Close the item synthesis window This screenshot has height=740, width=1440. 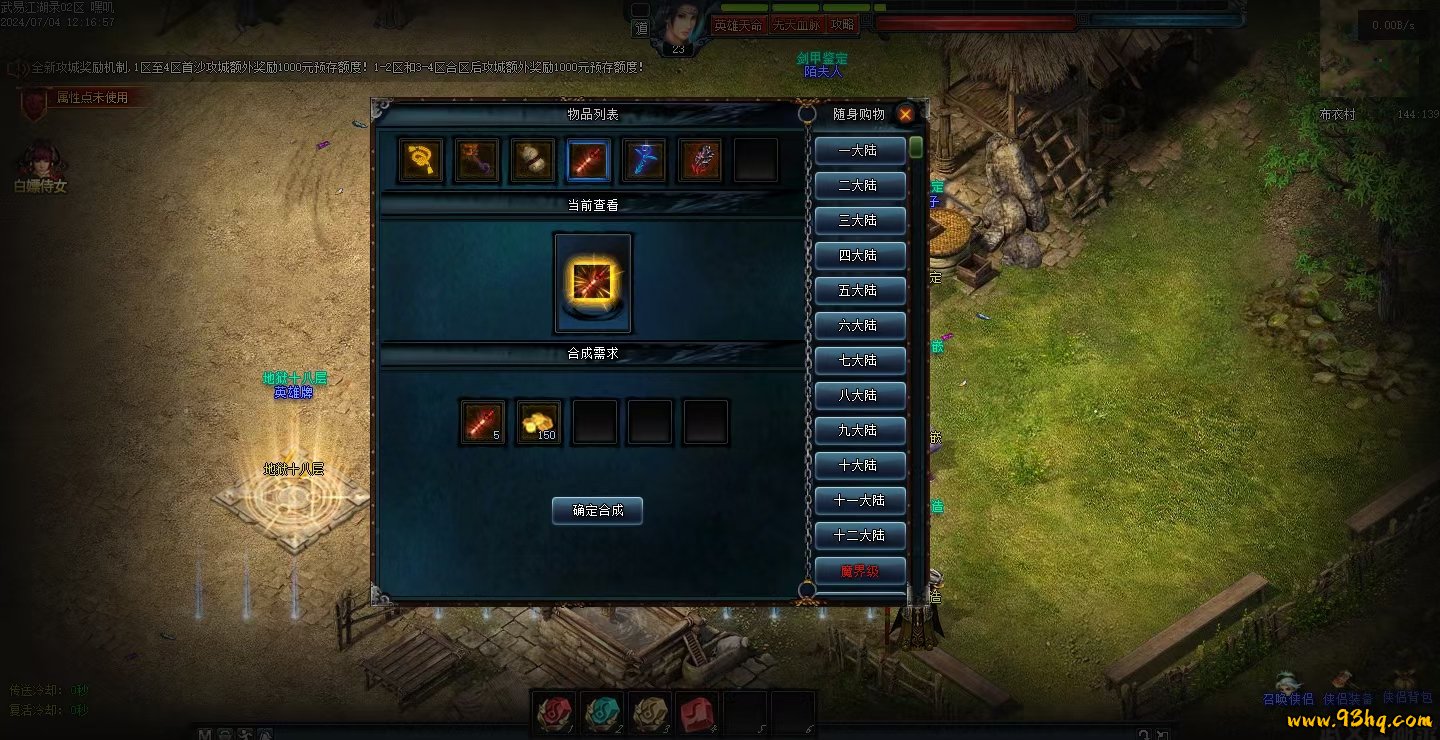905,114
